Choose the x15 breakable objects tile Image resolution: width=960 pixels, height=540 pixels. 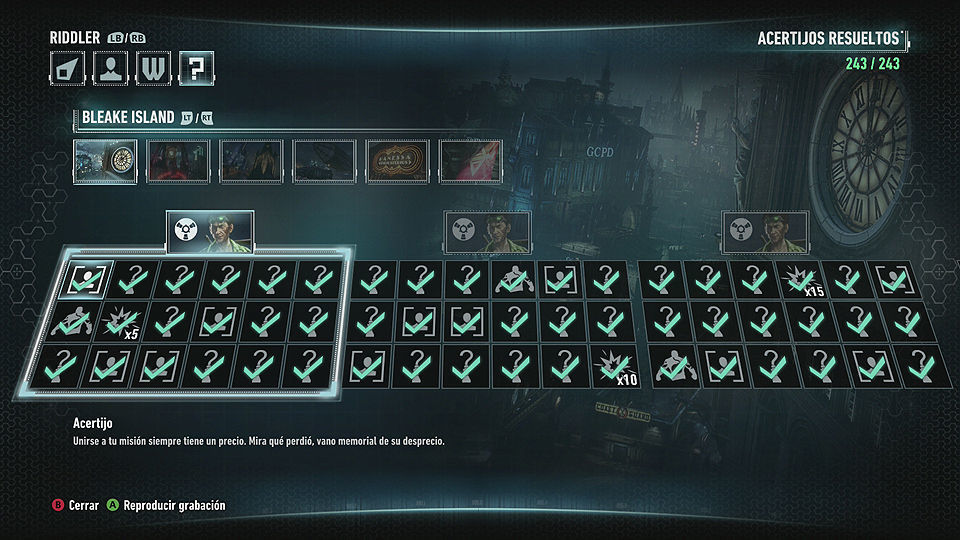[804, 279]
